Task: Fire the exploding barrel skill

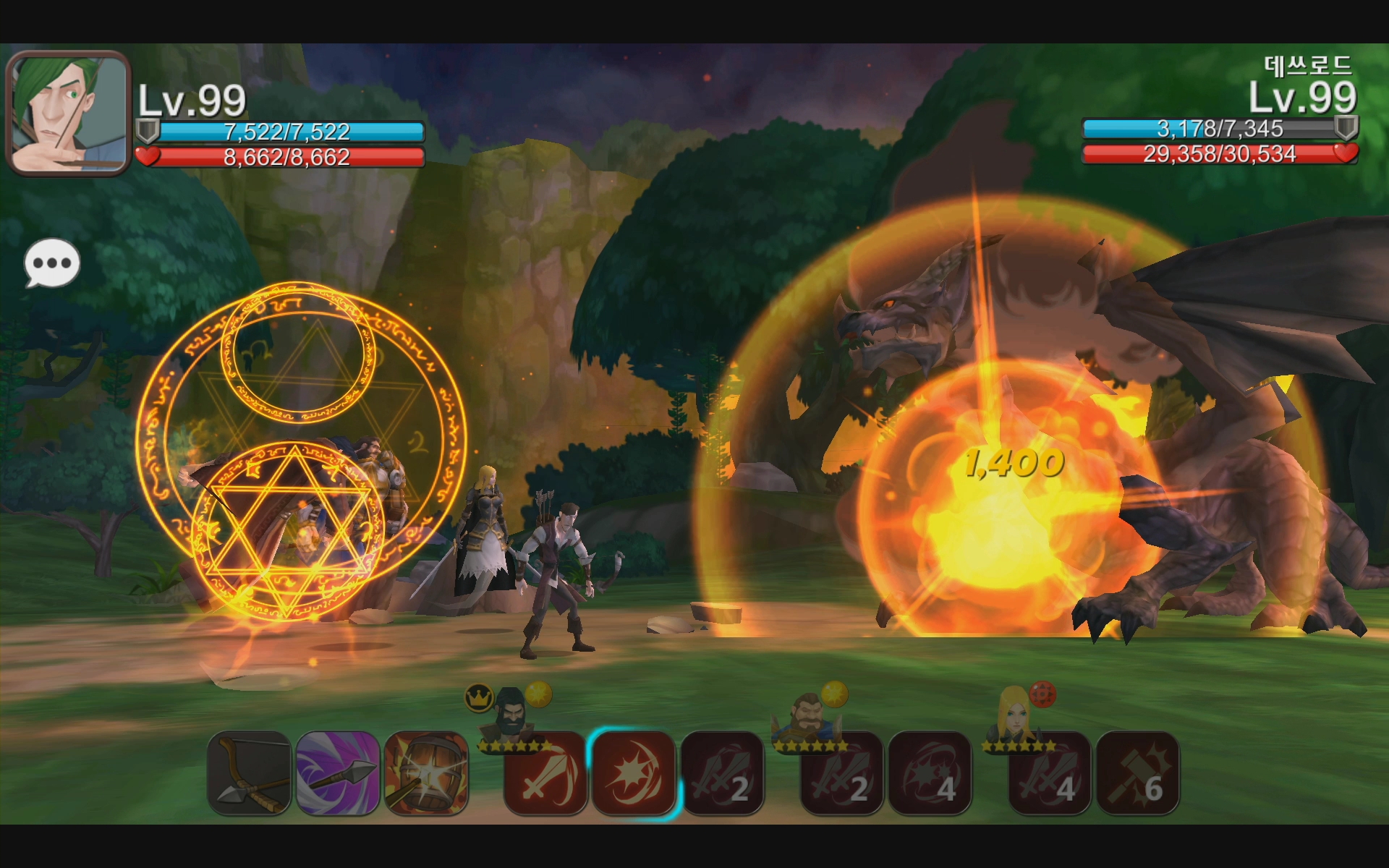Action: 427,773
